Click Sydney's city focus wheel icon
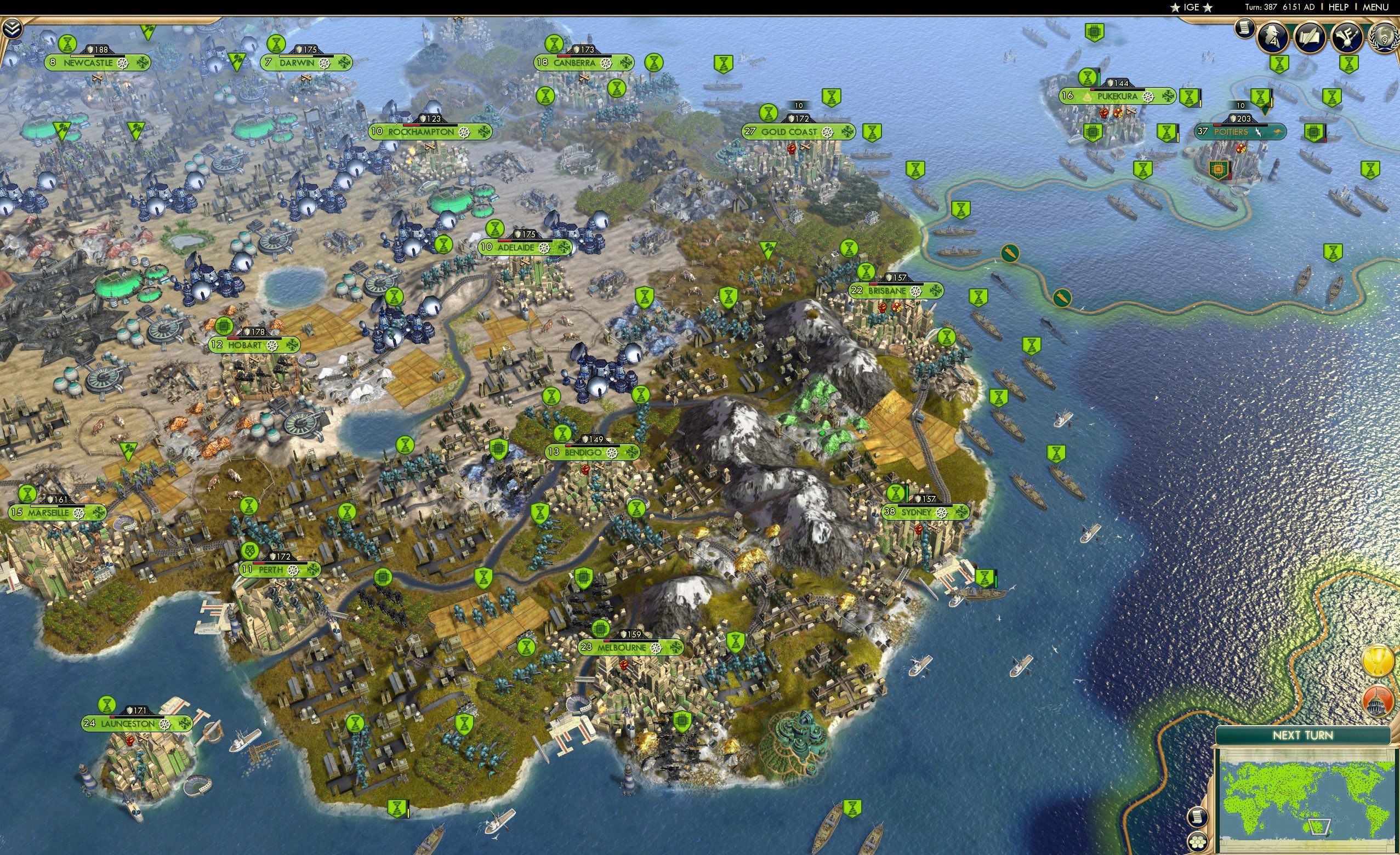 point(942,514)
